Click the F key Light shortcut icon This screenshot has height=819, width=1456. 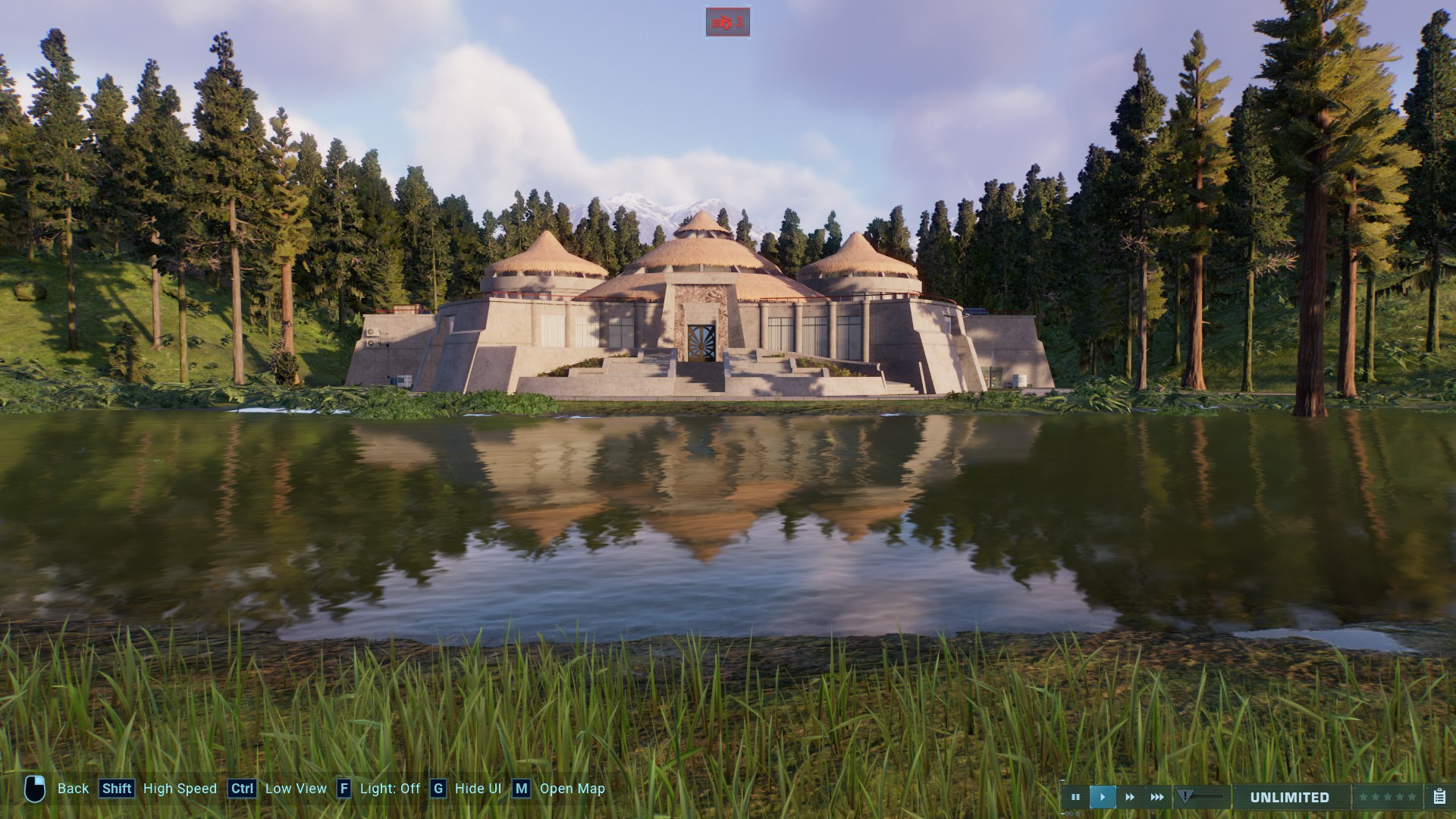[345, 789]
